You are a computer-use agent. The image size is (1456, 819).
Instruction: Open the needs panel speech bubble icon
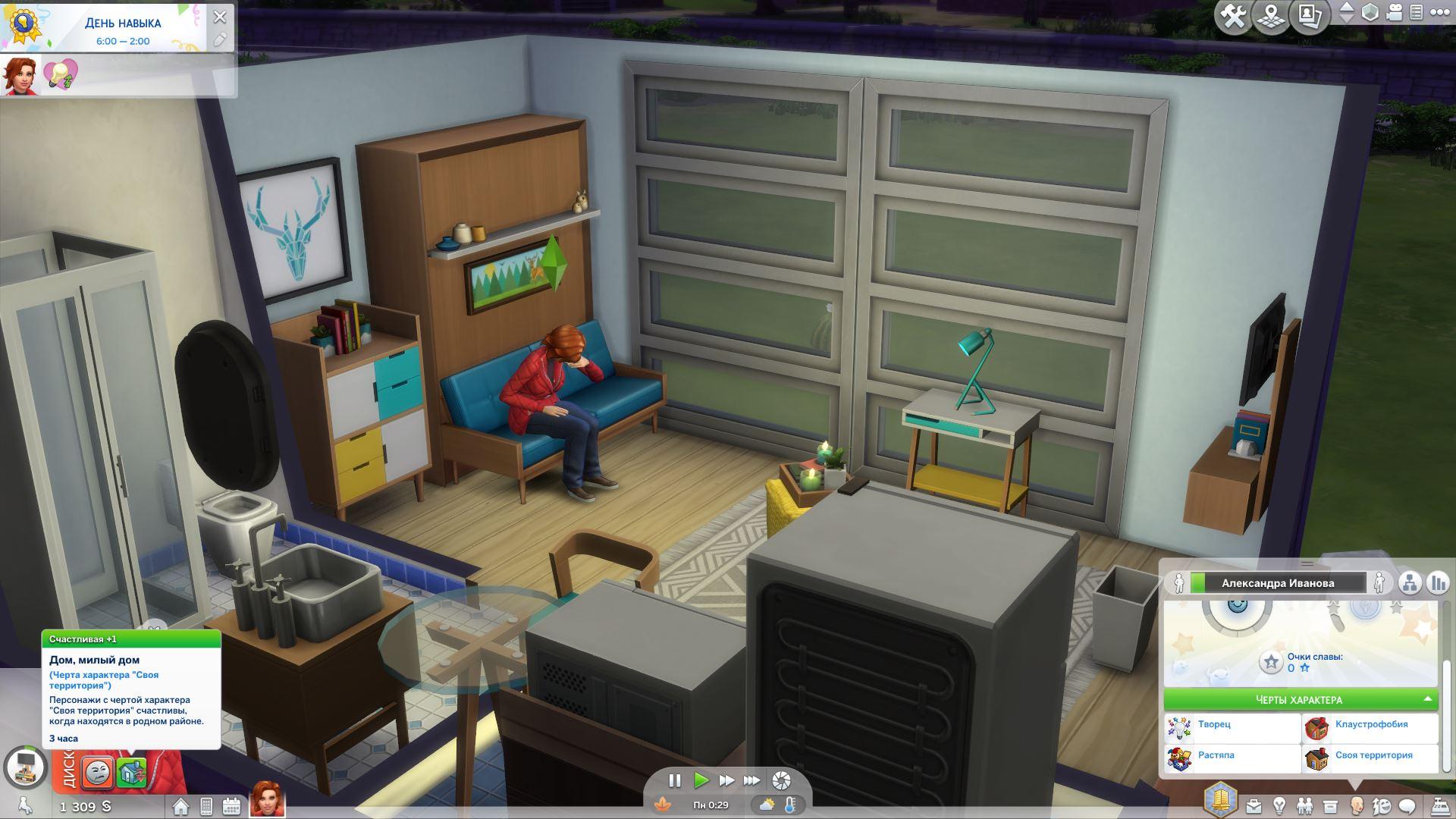point(1407,805)
